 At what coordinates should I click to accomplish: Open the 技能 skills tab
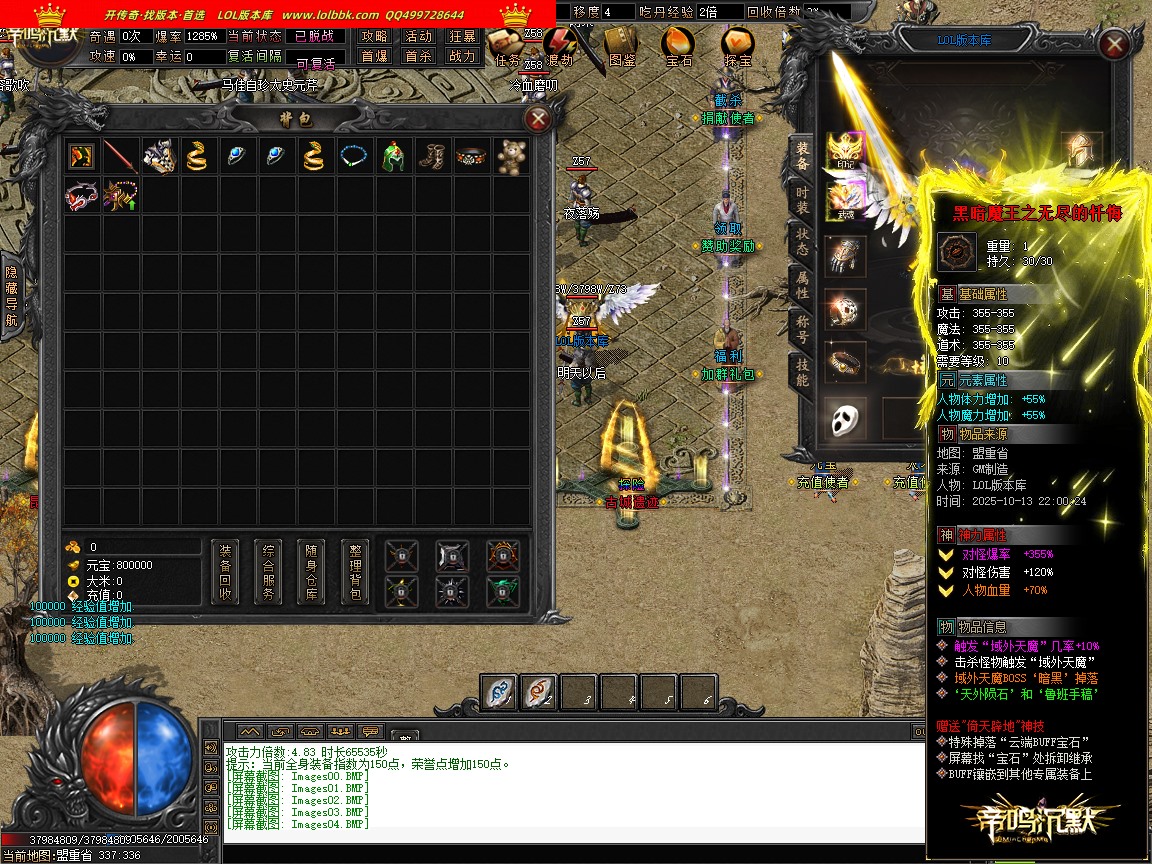coord(802,372)
